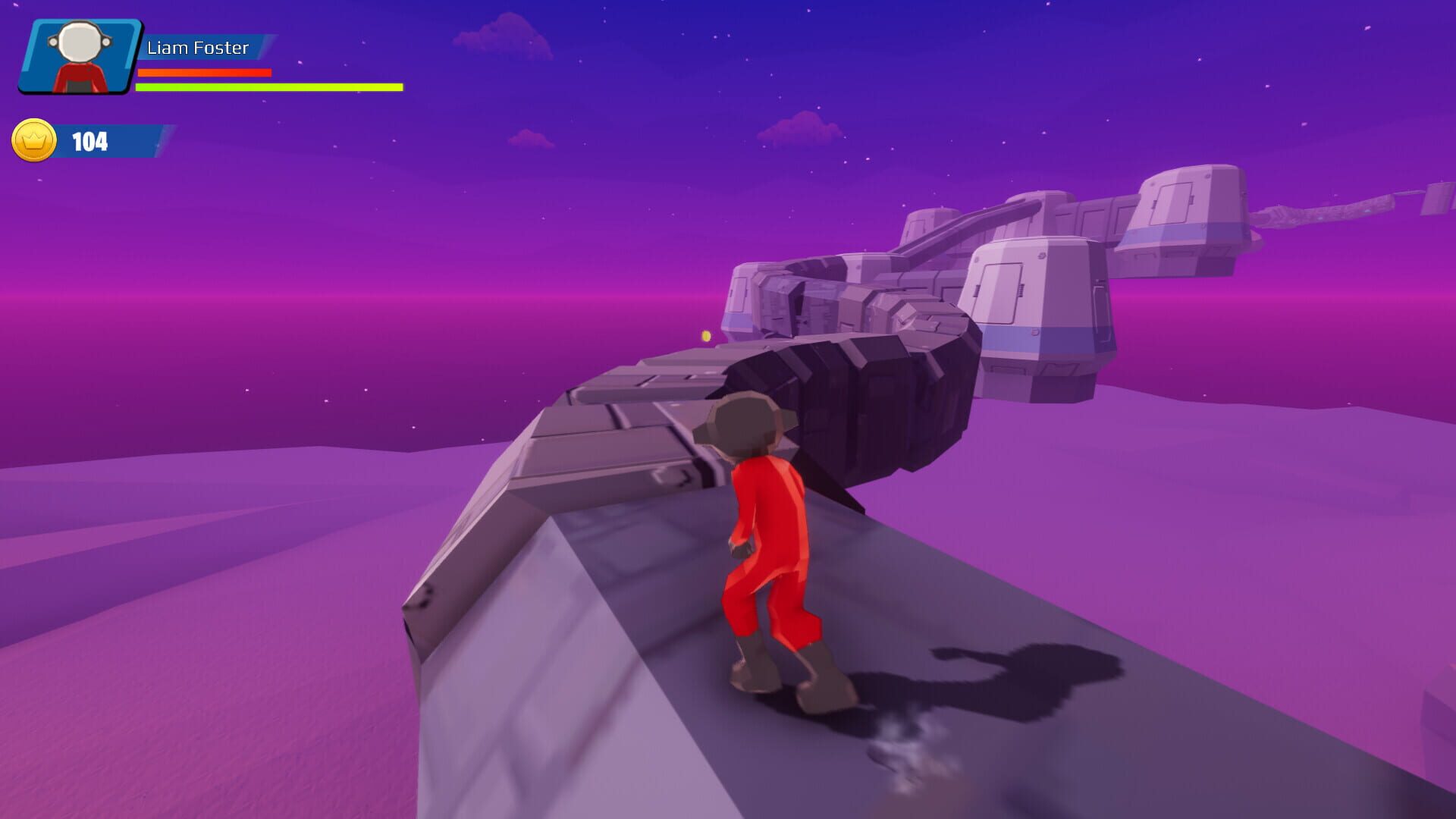This screenshot has width=1456, height=819.
Task: Click the Liam Foster name label
Action: click(197, 48)
